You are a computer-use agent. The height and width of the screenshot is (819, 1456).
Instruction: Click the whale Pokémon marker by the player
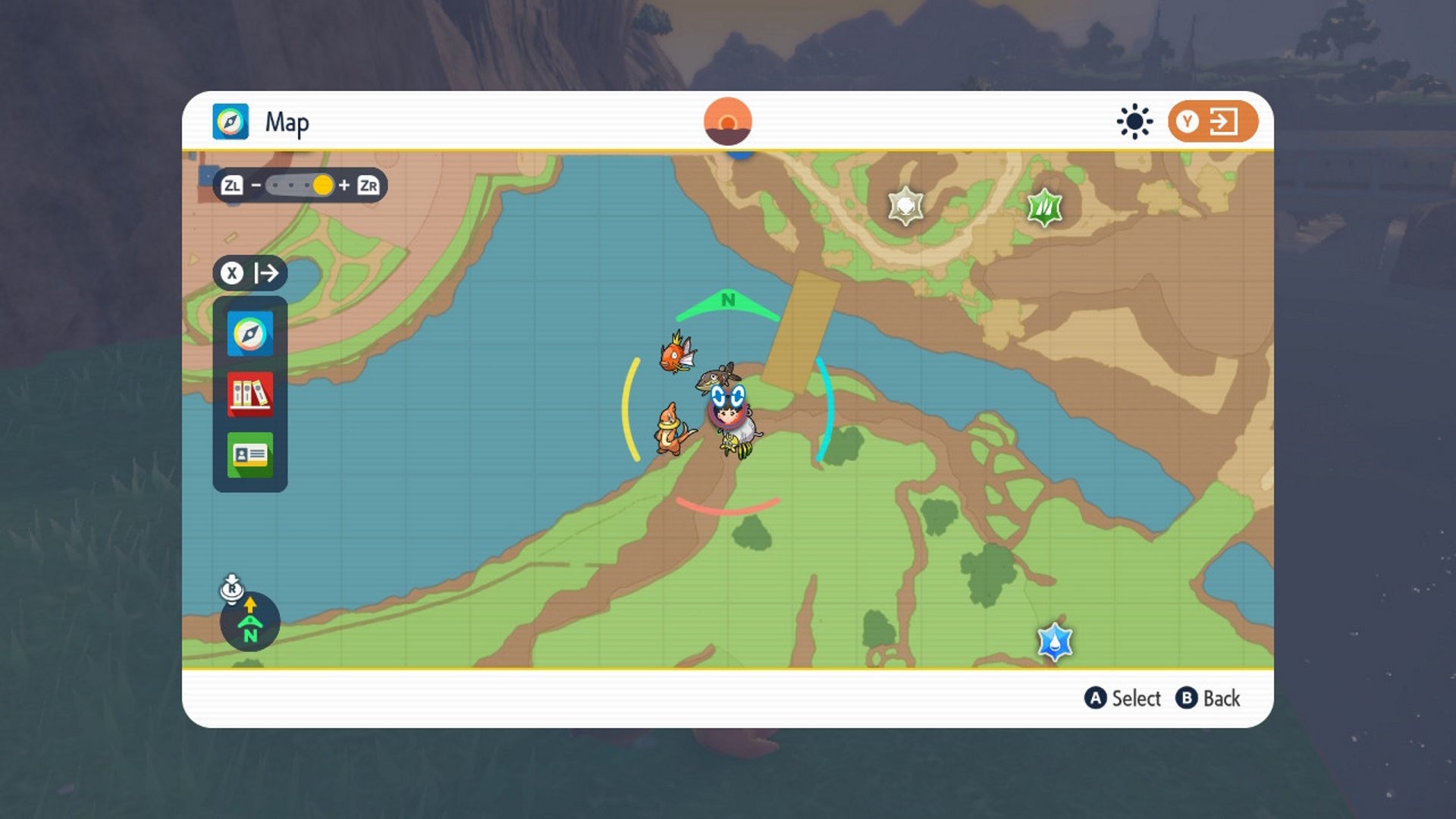(718, 379)
